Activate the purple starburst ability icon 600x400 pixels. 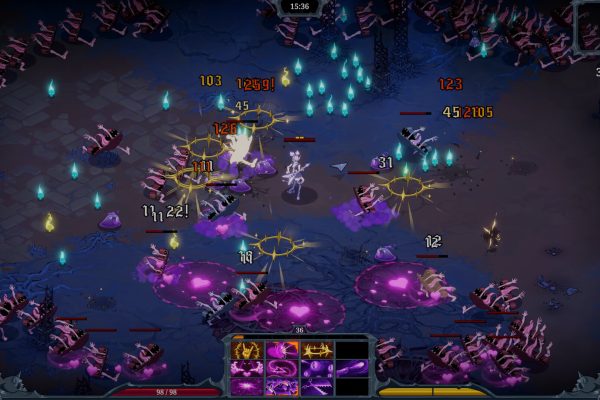tap(246, 386)
